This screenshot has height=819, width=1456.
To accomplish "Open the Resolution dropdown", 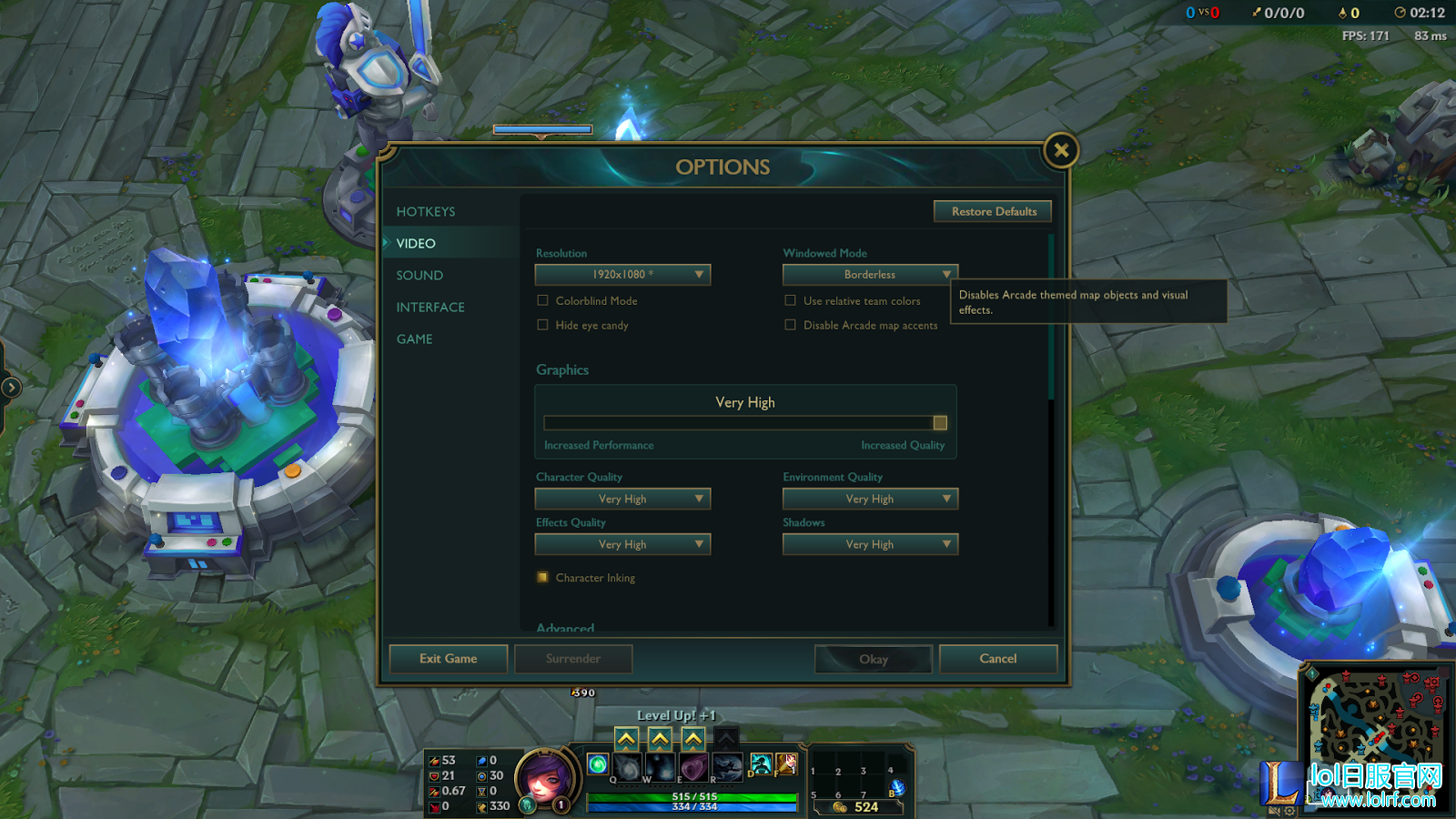I will (x=622, y=275).
